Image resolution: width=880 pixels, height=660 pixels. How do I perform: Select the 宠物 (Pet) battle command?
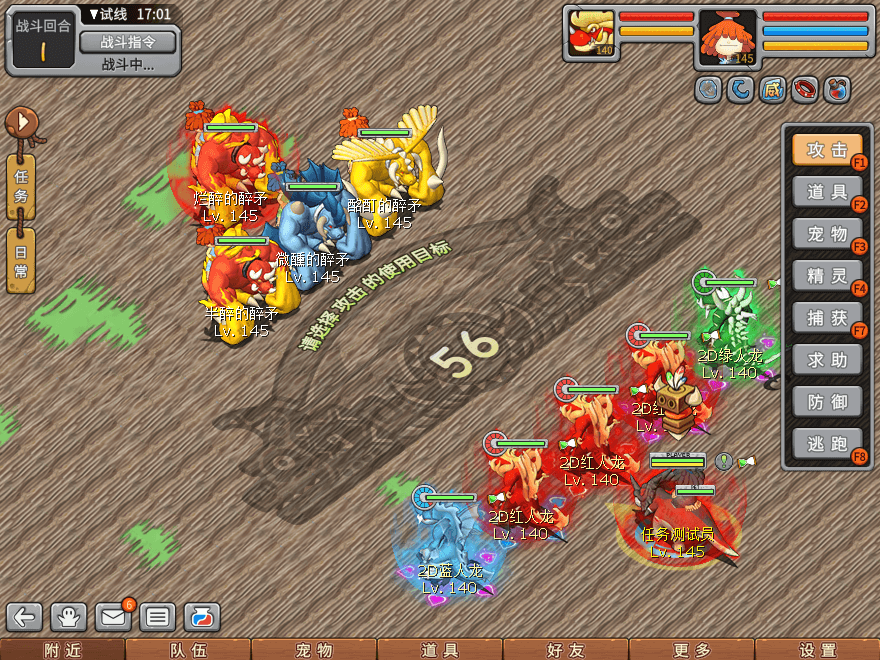point(827,233)
